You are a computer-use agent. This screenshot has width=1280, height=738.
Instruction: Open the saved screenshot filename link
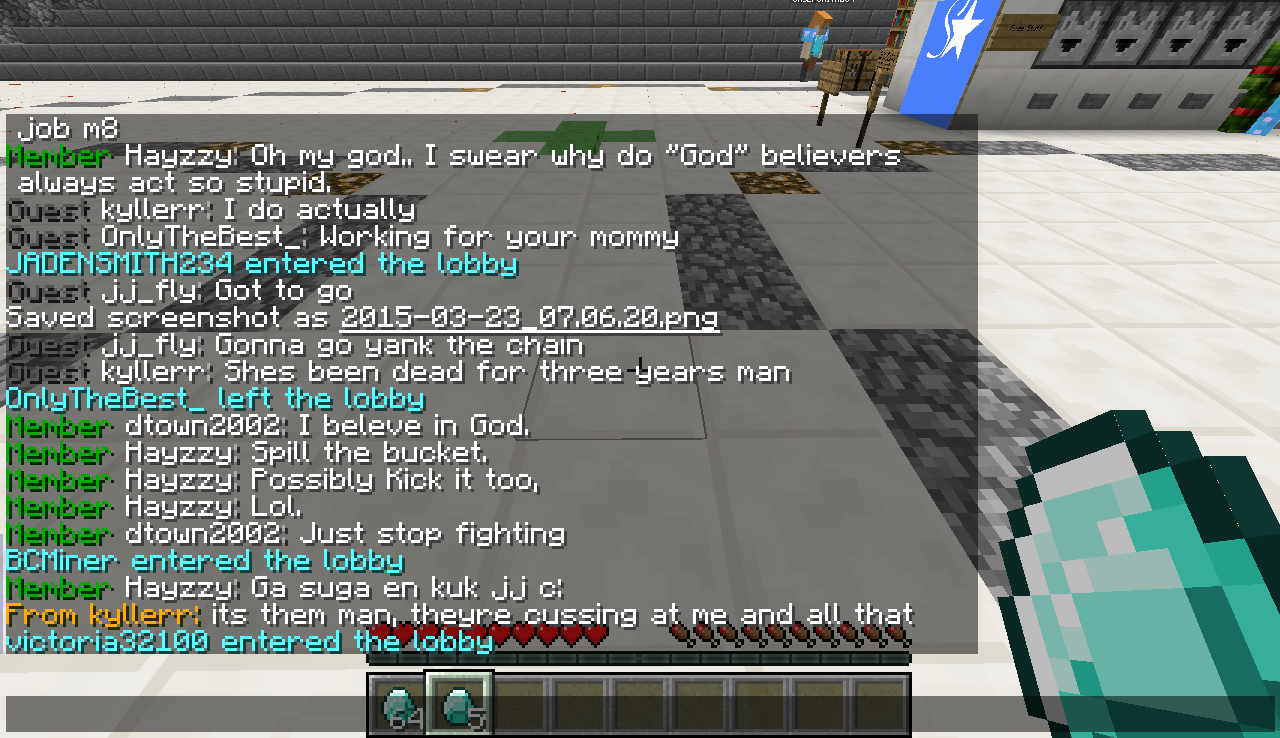(x=529, y=318)
